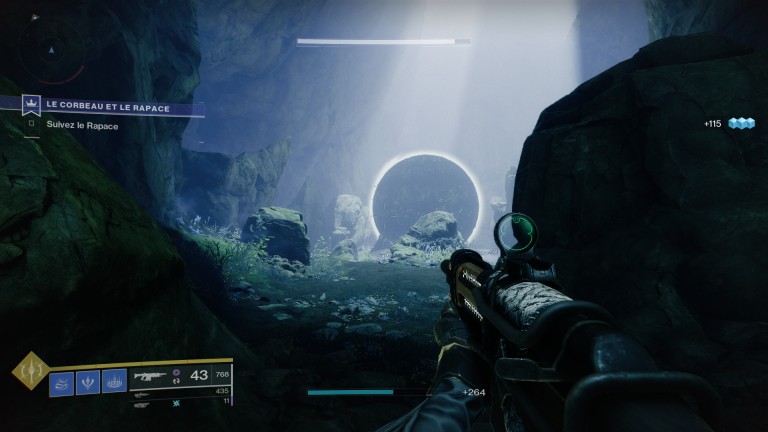
Task: Click the gold diamond super ability icon
Action: point(28,372)
